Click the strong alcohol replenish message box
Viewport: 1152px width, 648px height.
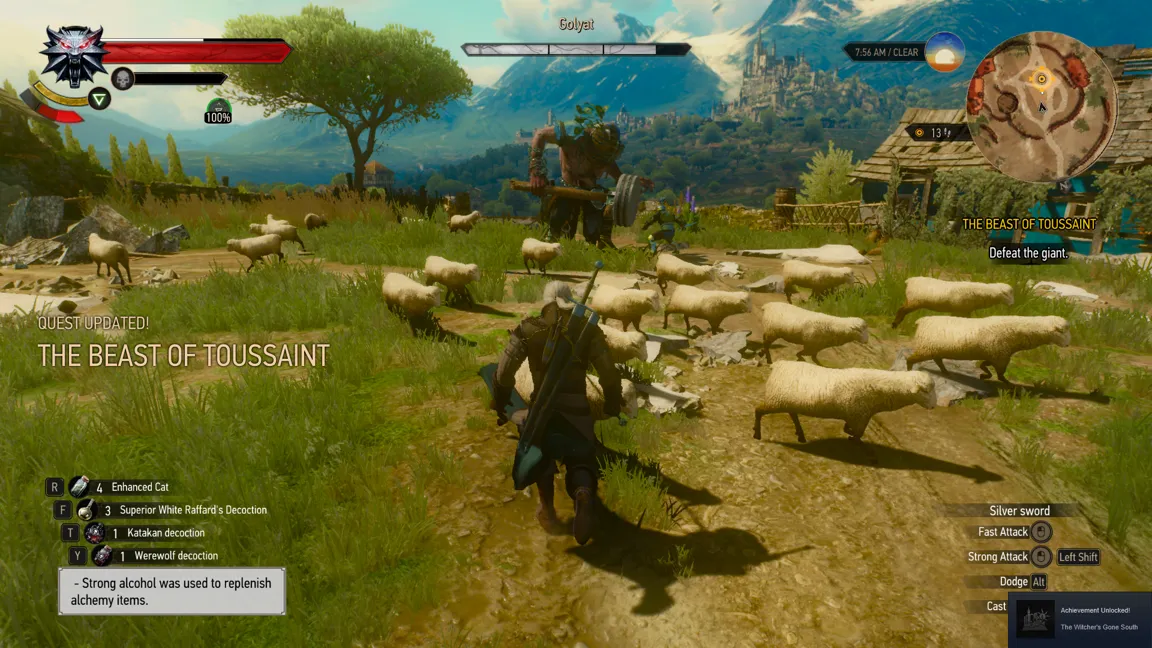(171, 591)
